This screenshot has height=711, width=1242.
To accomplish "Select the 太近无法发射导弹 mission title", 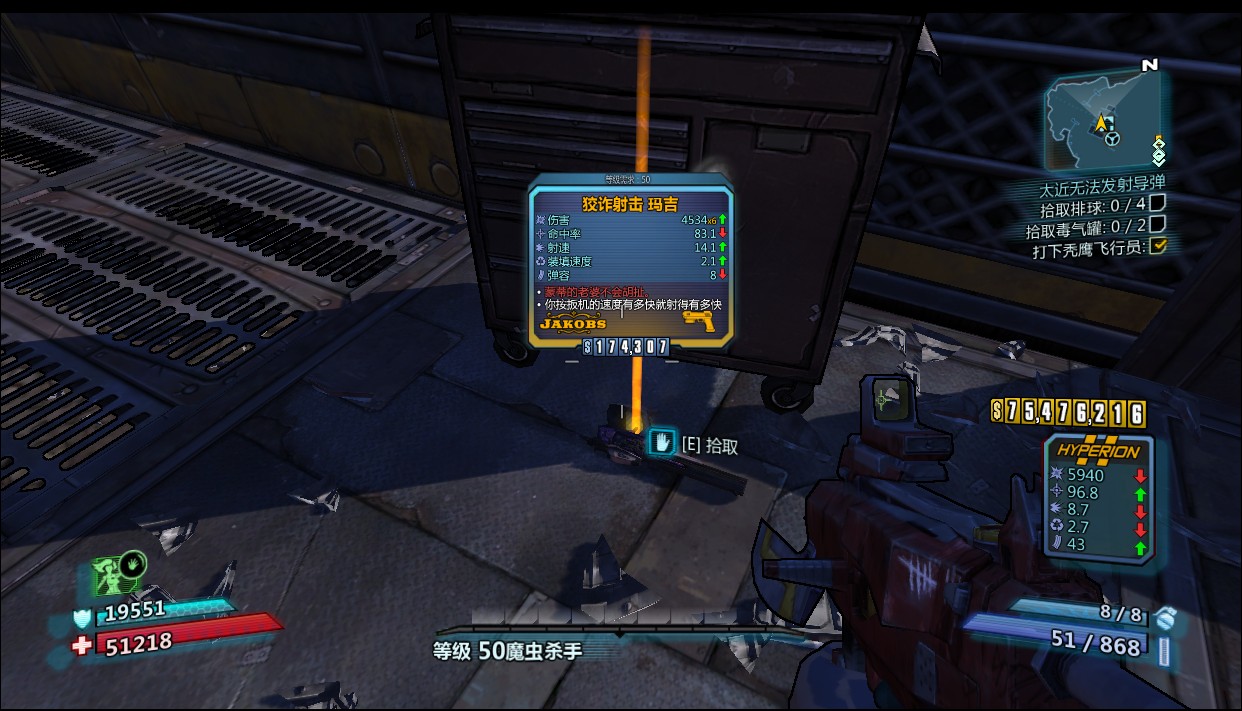I will coord(1101,184).
